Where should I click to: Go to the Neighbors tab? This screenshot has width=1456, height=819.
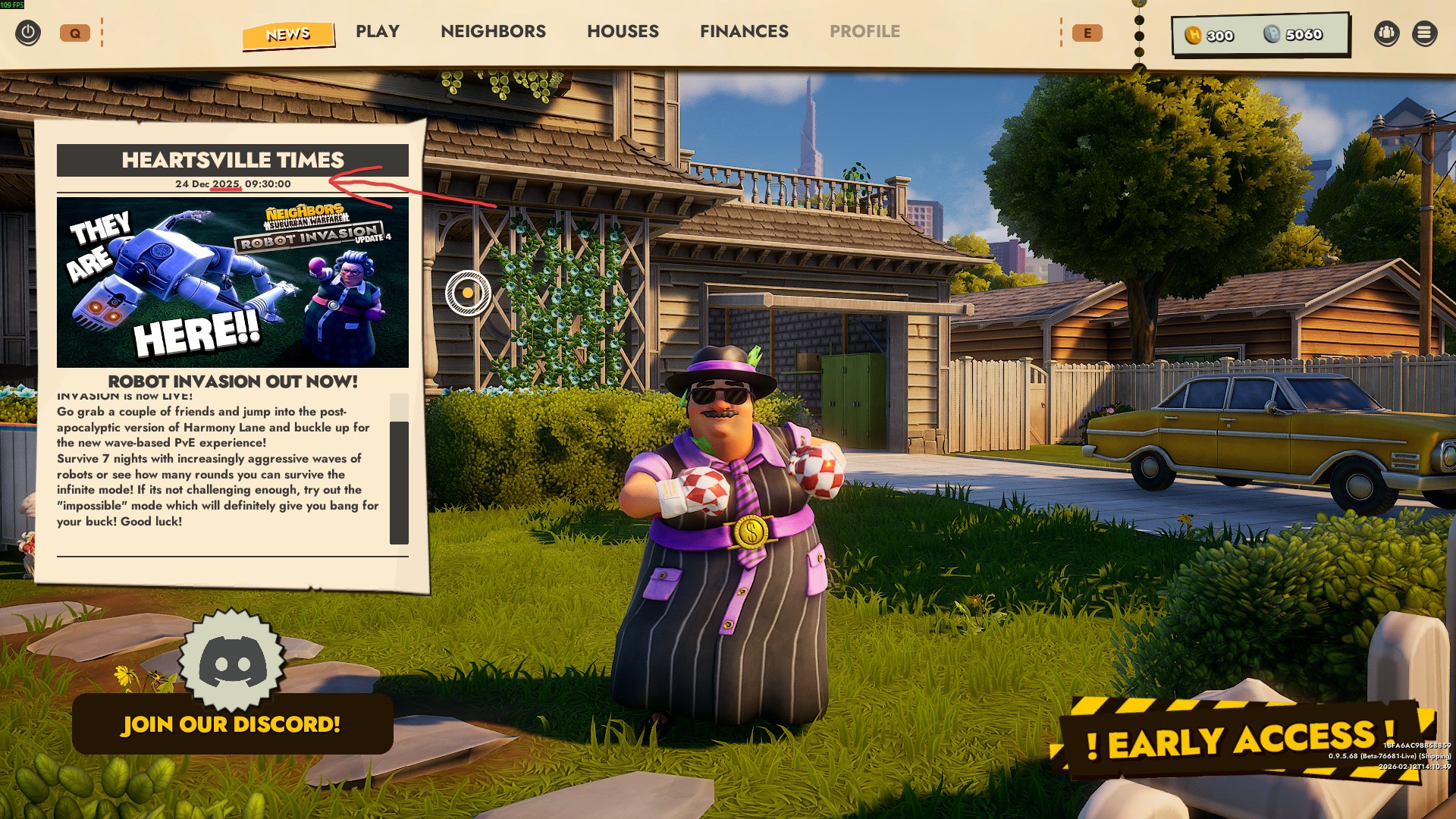point(493,32)
